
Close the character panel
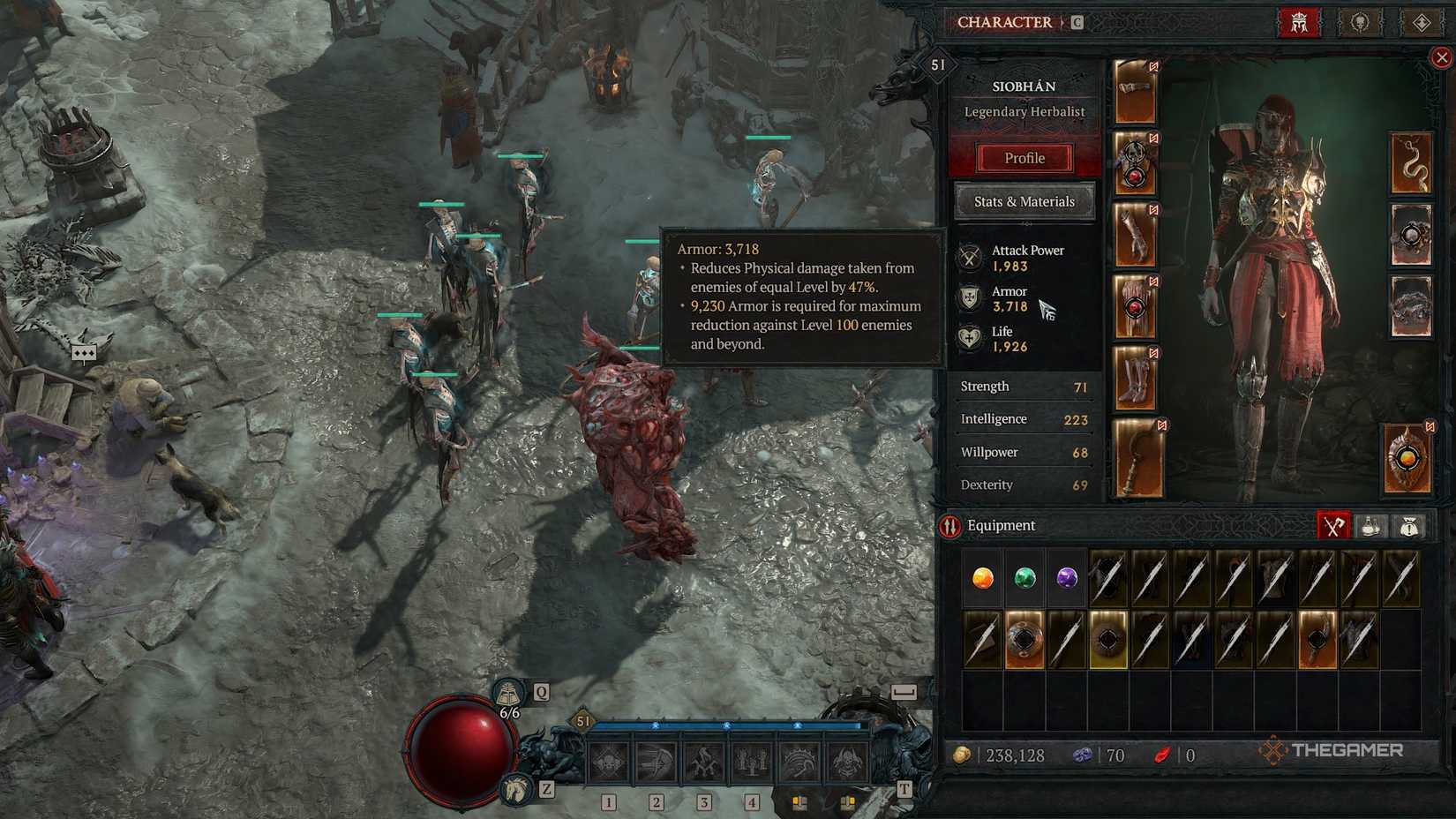pos(1441,58)
